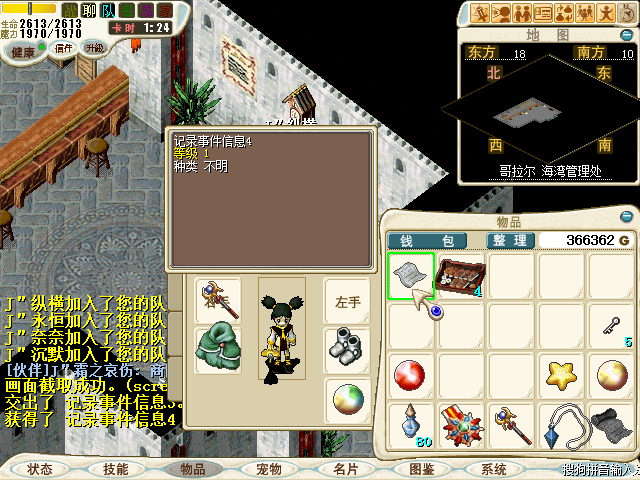Open the 信件 mail button

coord(63,48)
